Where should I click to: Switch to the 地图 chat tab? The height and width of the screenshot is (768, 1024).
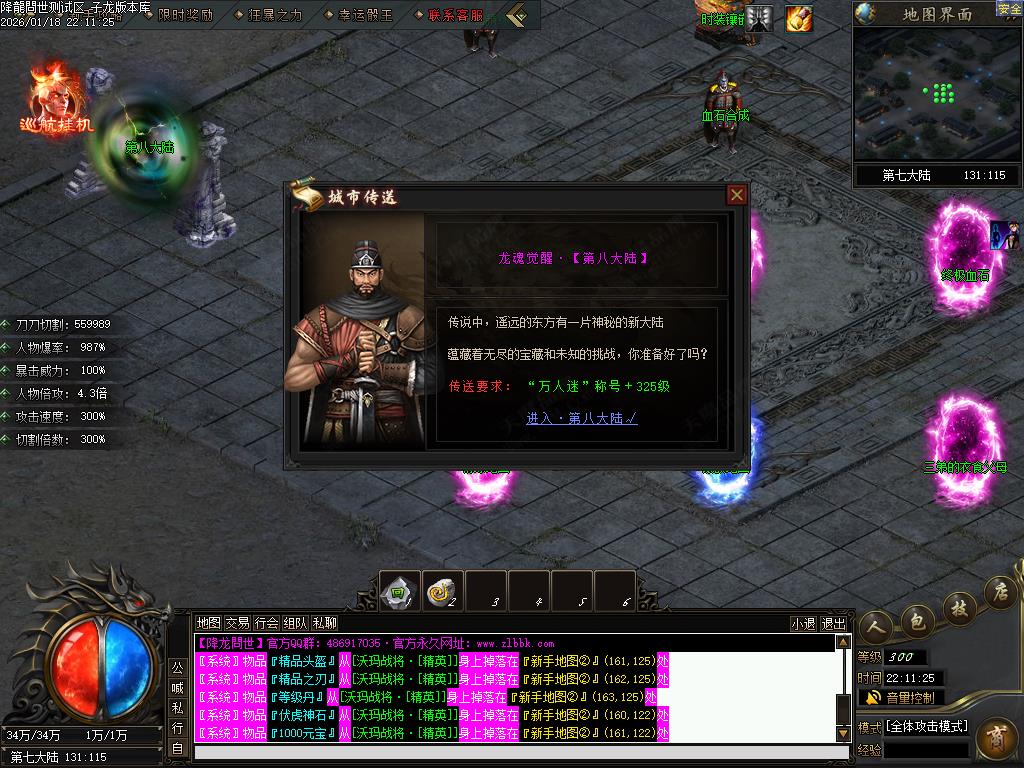pyautogui.click(x=208, y=622)
